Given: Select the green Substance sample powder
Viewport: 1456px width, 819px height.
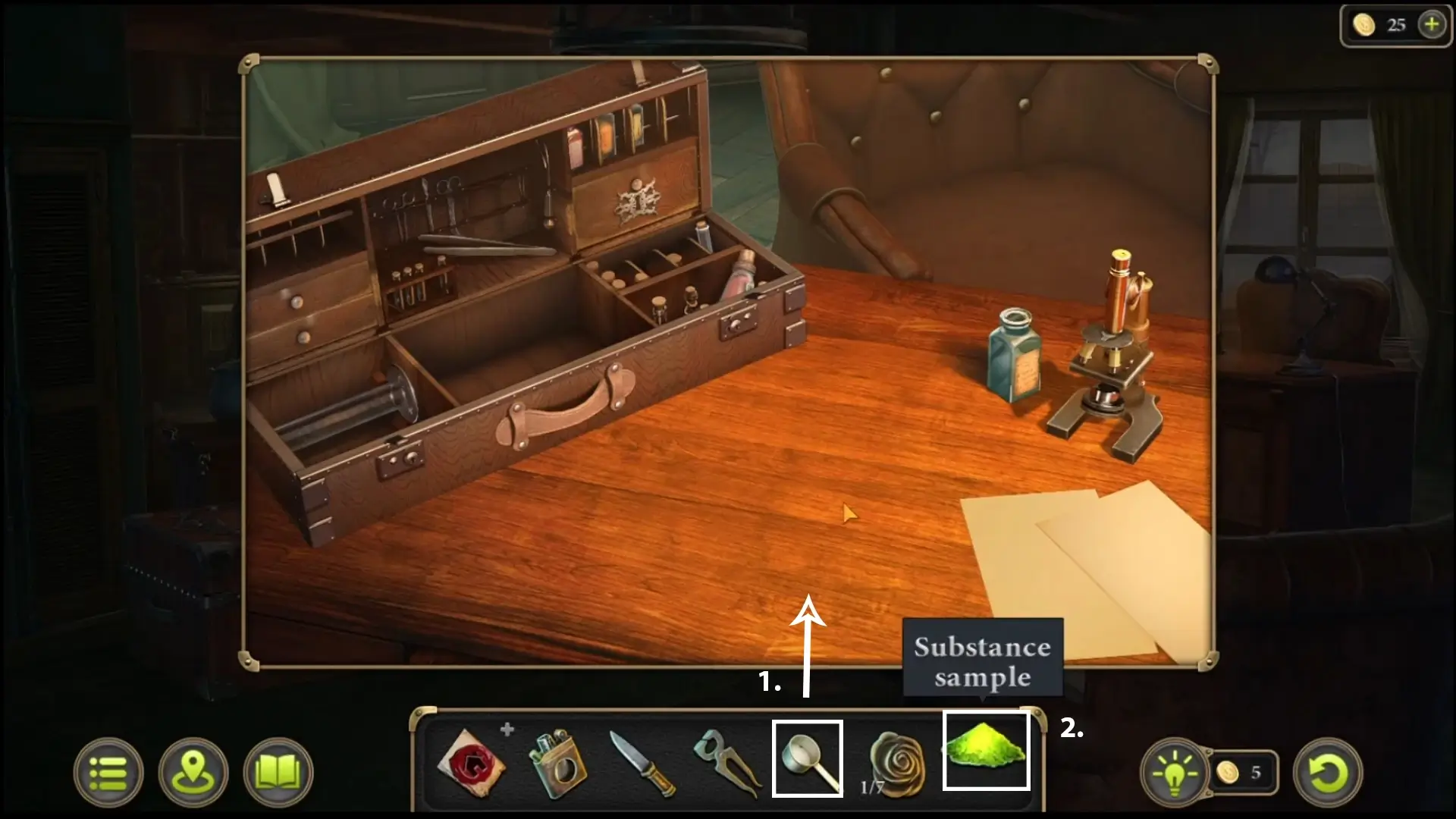Looking at the screenshot, I should click(986, 751).
